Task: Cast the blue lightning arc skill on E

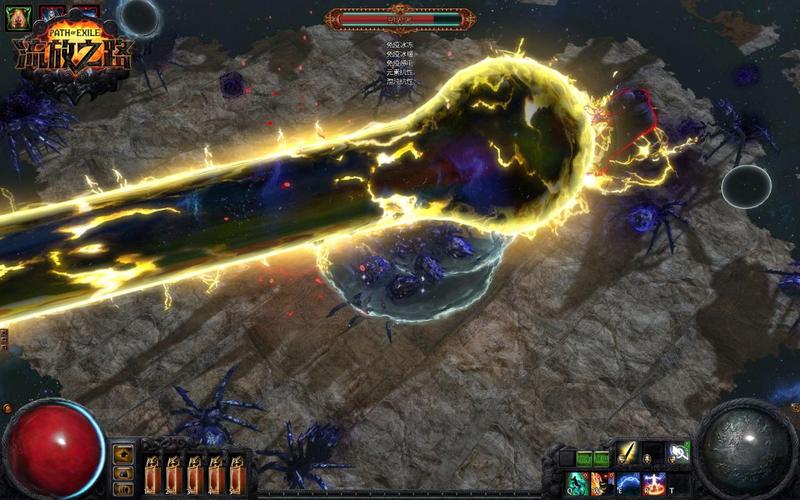Action: 629,483
